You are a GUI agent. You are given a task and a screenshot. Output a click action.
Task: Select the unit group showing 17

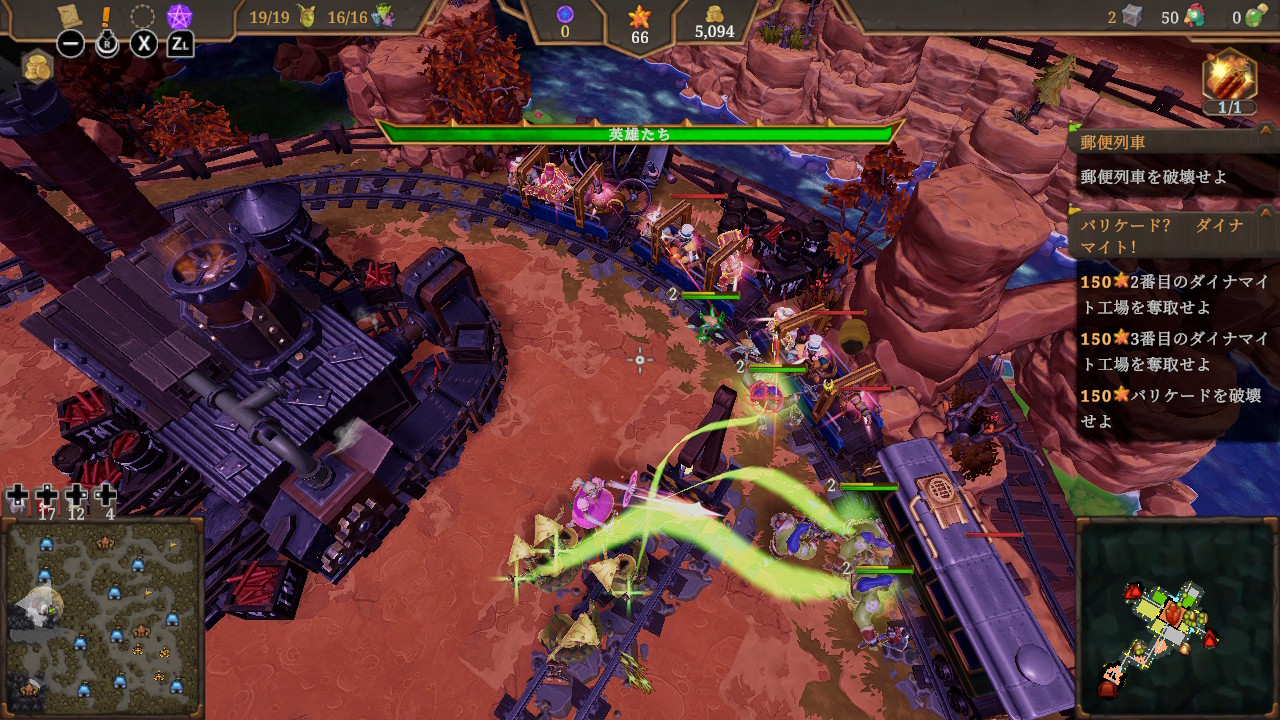[47, 500]
